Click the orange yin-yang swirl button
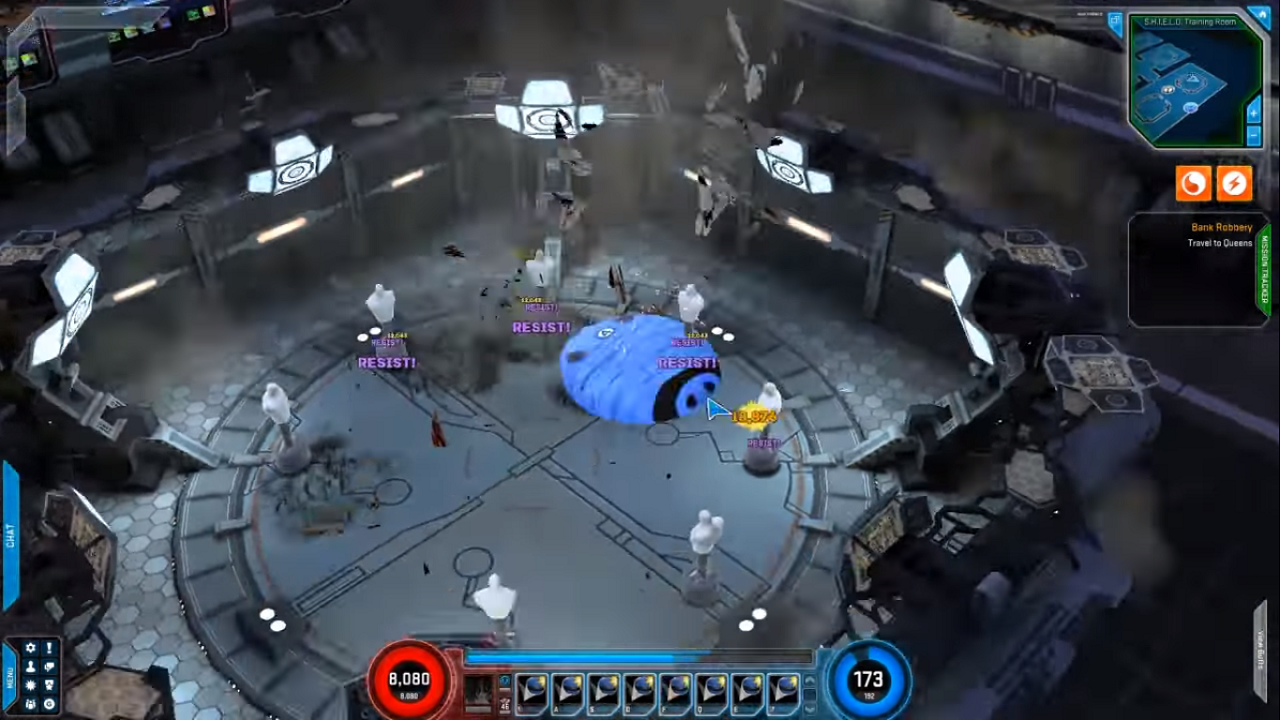The width and height of the screenshot is (1280, 720). click(1193, 183)
